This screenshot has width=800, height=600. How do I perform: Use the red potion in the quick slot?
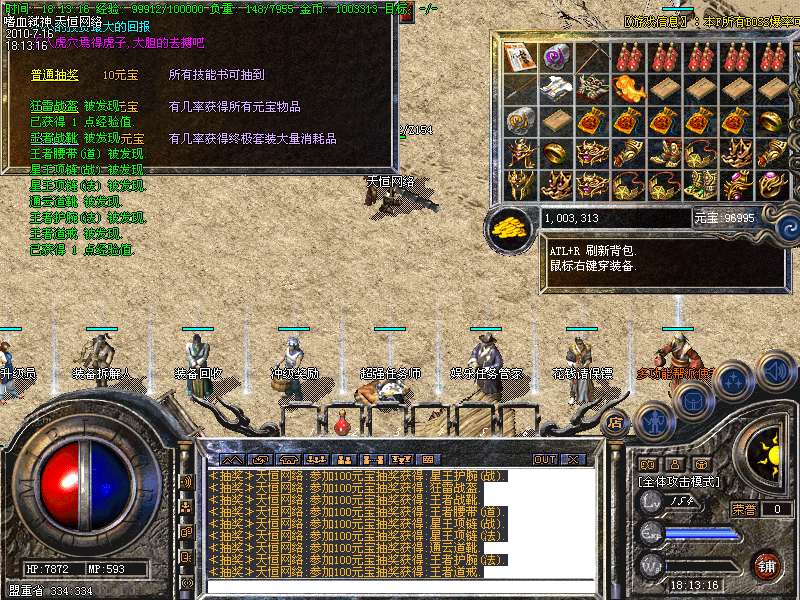click(x=342, y=423)
